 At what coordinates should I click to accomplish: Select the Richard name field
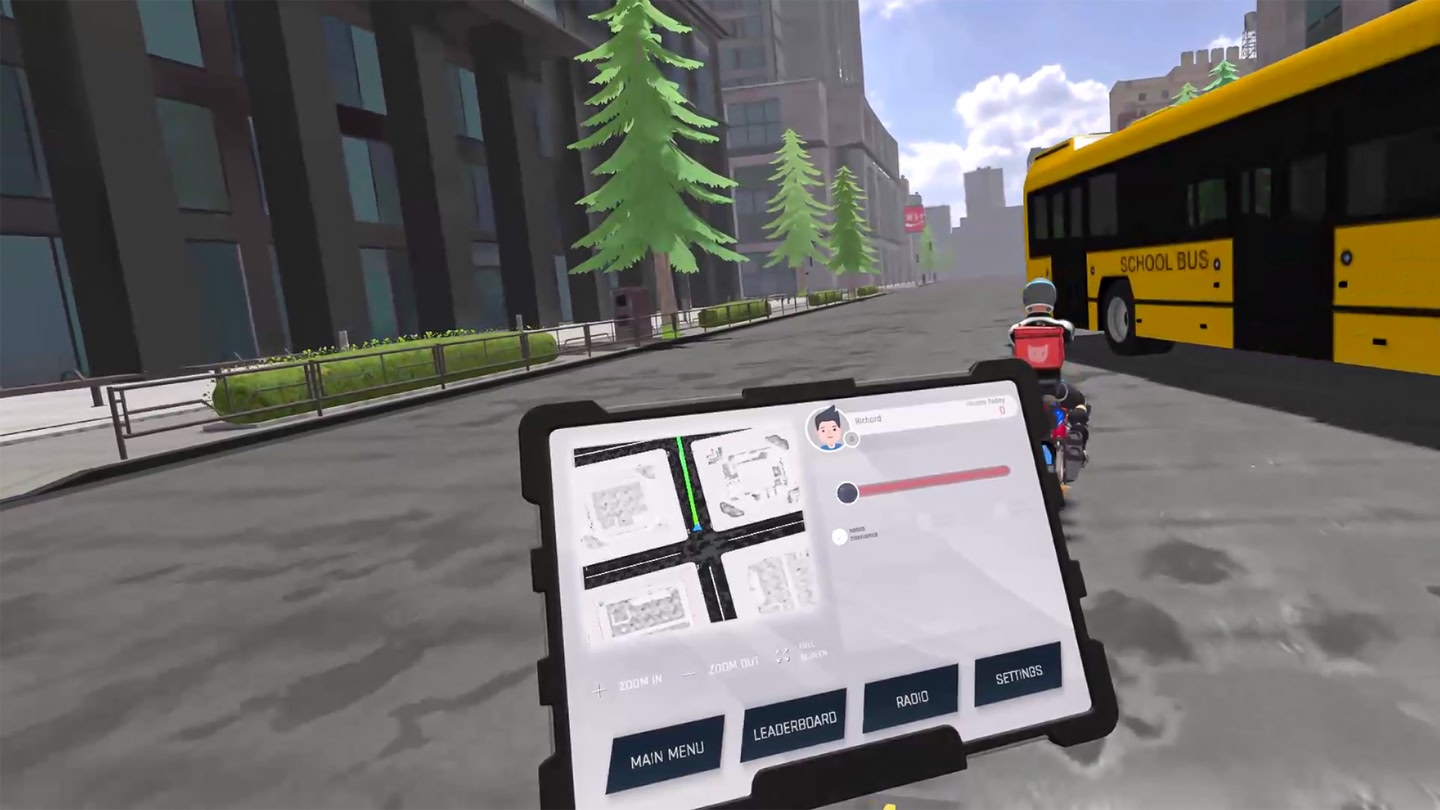tap(868, 419)
